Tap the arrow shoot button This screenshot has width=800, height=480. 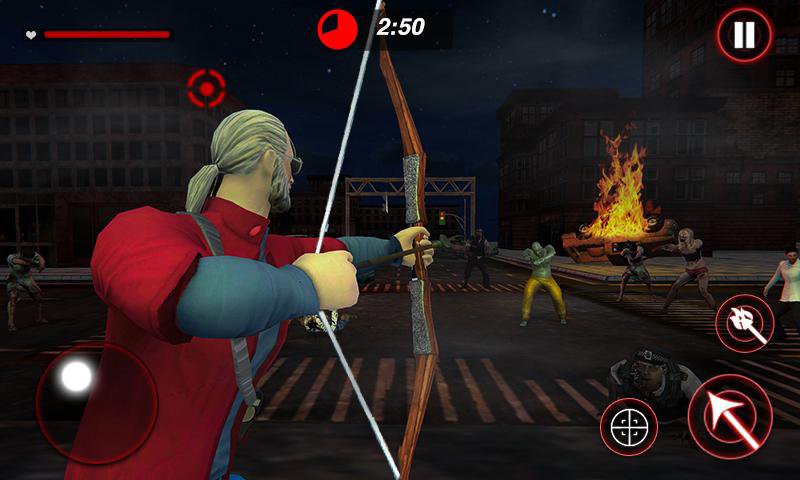tap(729, 415)
